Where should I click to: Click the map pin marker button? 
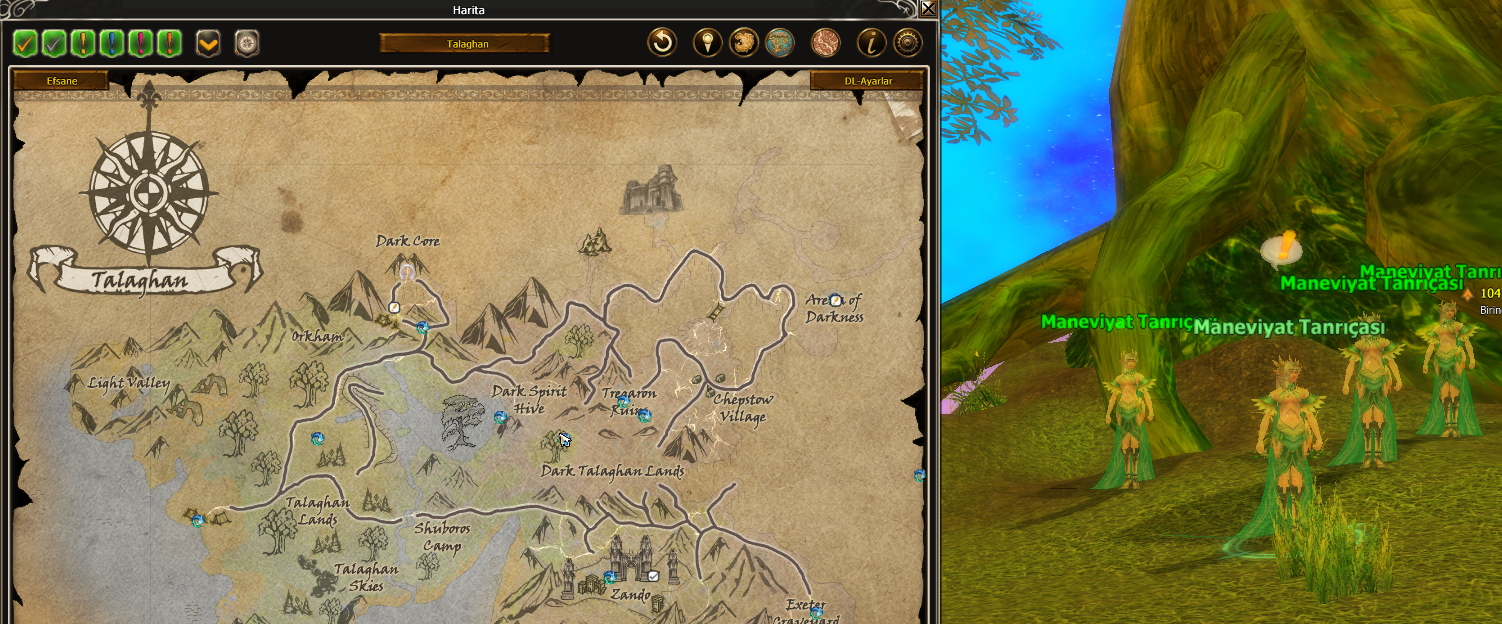click(x=708, y=42)
